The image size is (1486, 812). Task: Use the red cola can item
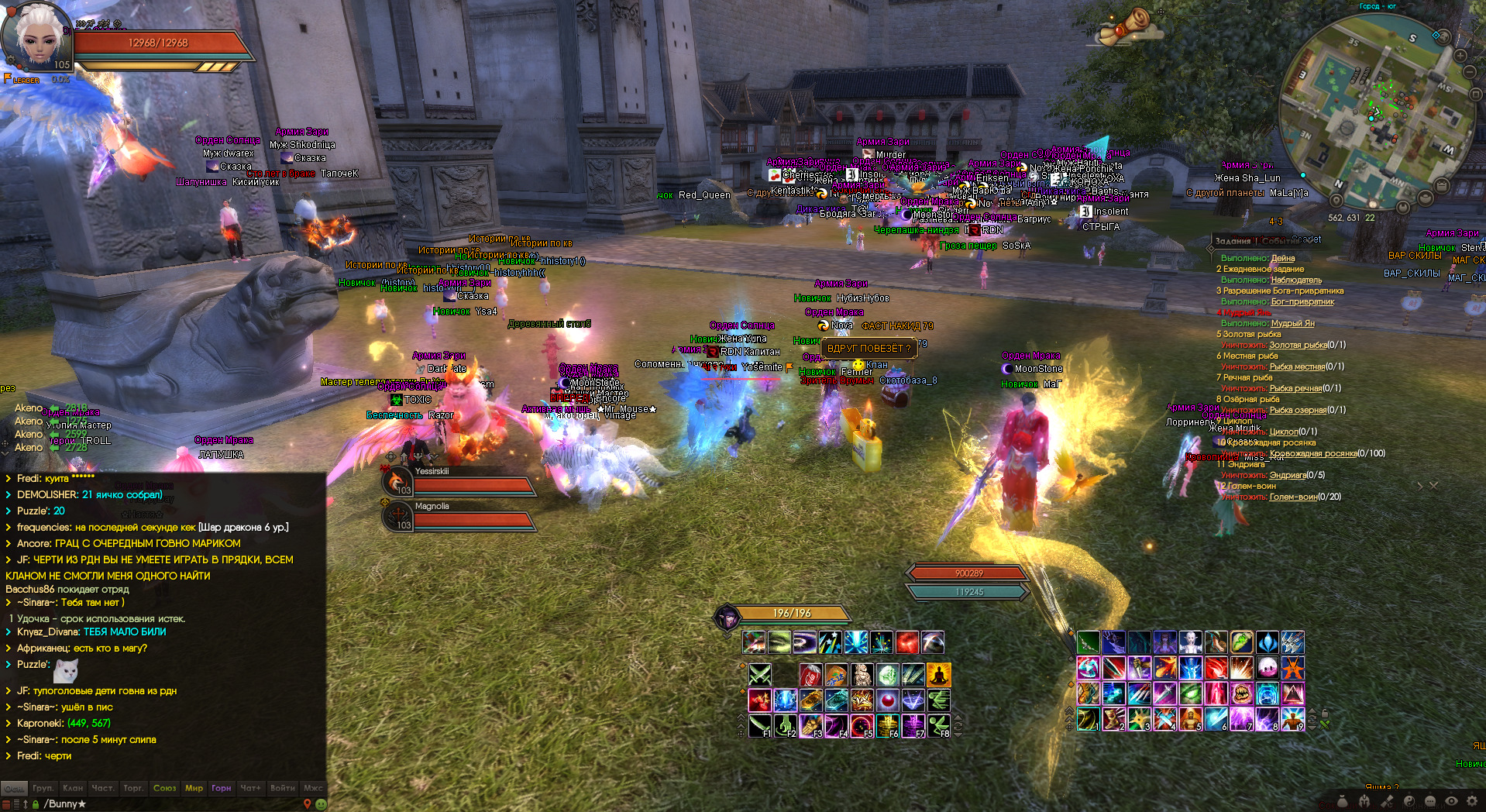810,675
